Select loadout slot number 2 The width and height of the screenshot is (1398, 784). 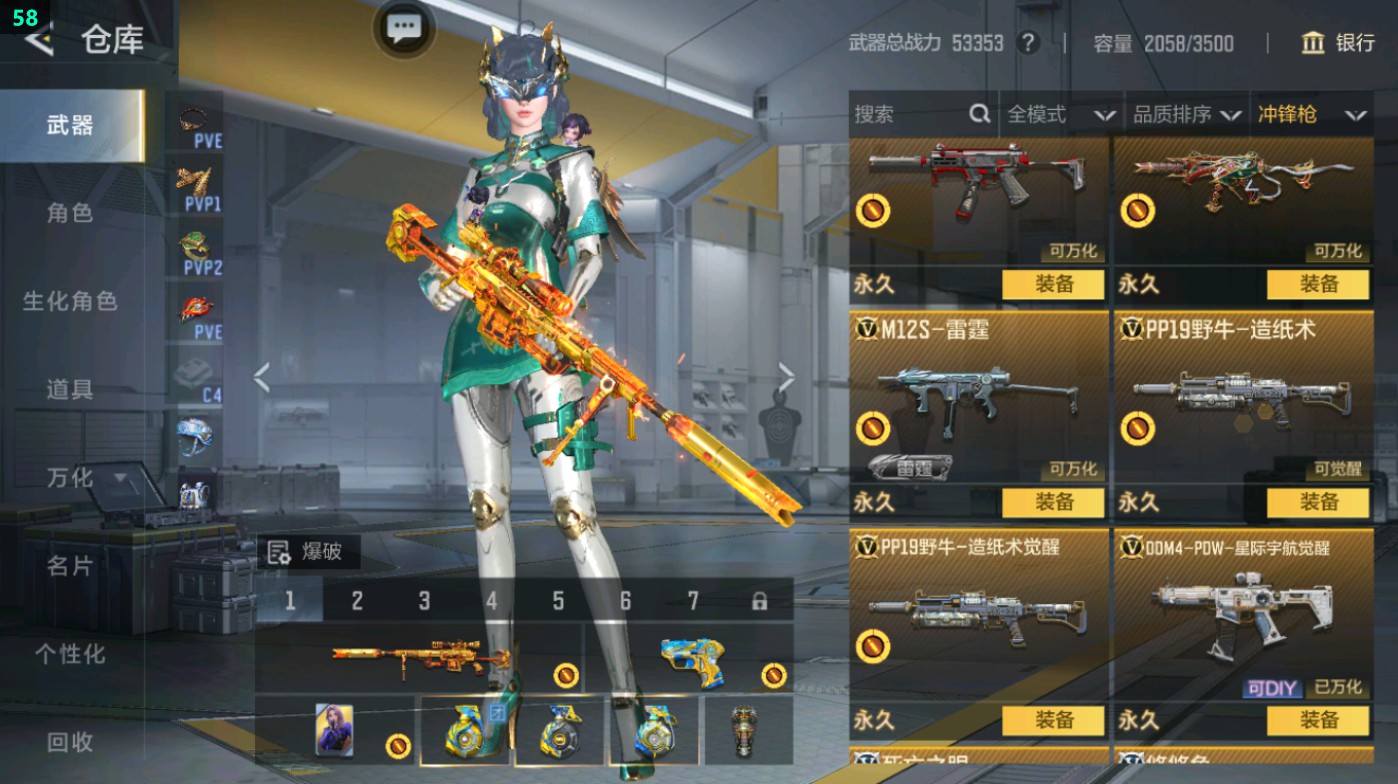[357, 601]
